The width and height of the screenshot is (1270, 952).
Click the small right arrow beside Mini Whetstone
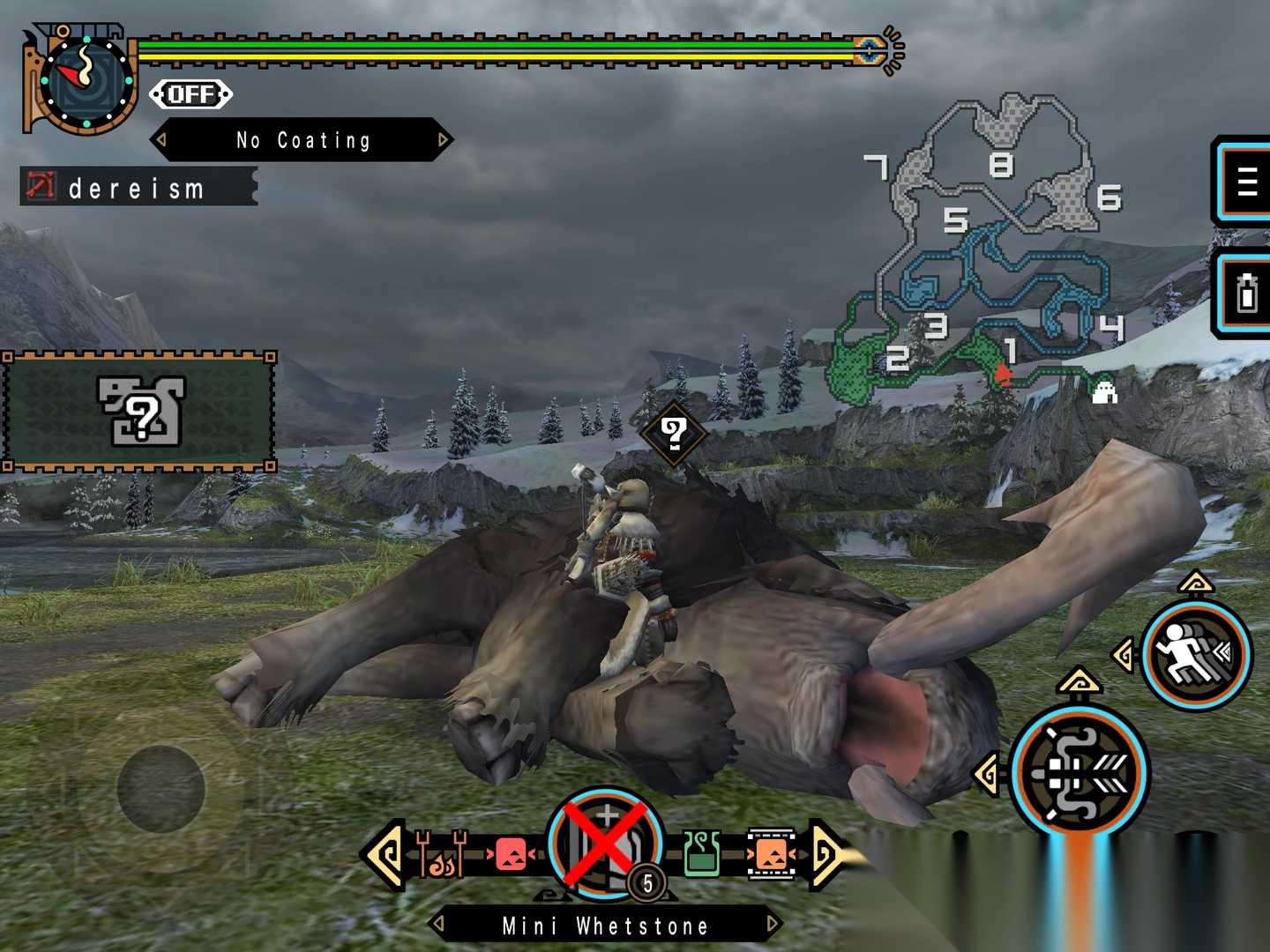[x=772, y=925]
